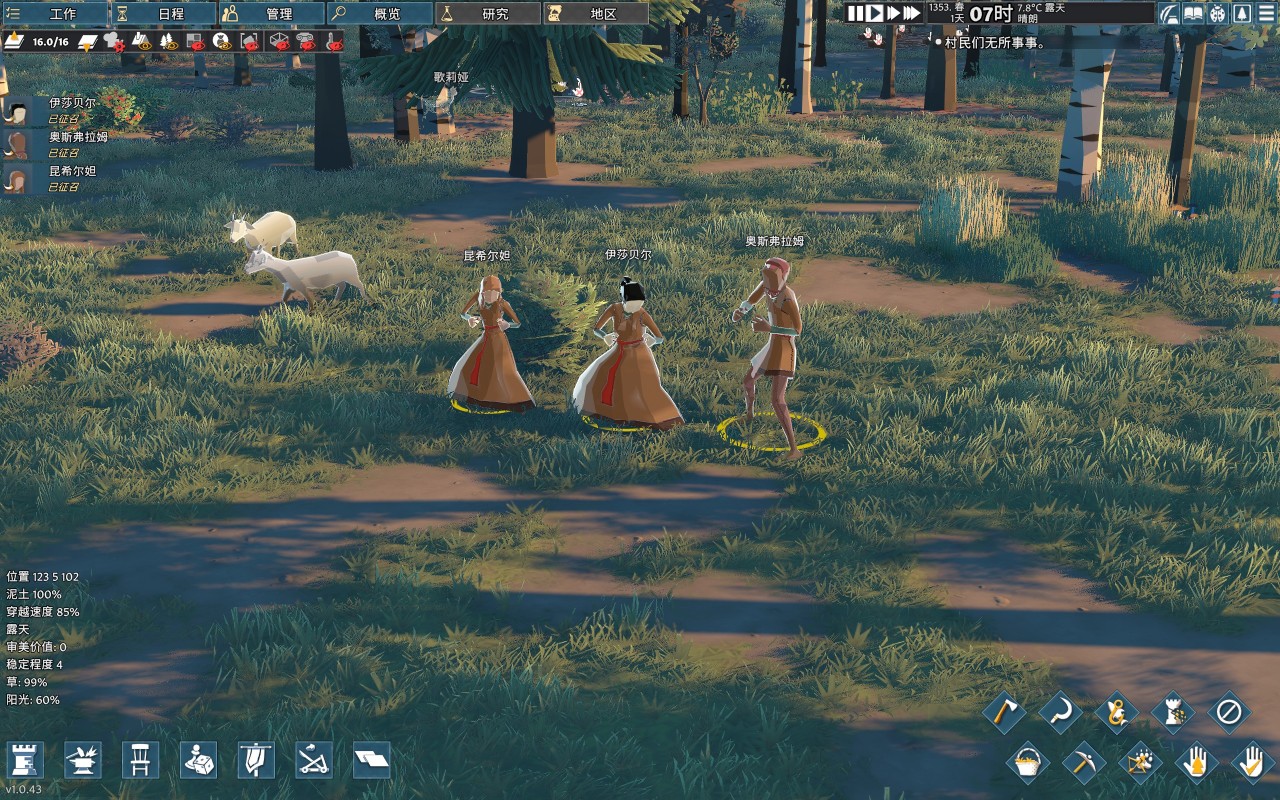This screenshot has width=1280, height=800.
Task: Open the 地区 (Region) menu
Action: [595, 14]
